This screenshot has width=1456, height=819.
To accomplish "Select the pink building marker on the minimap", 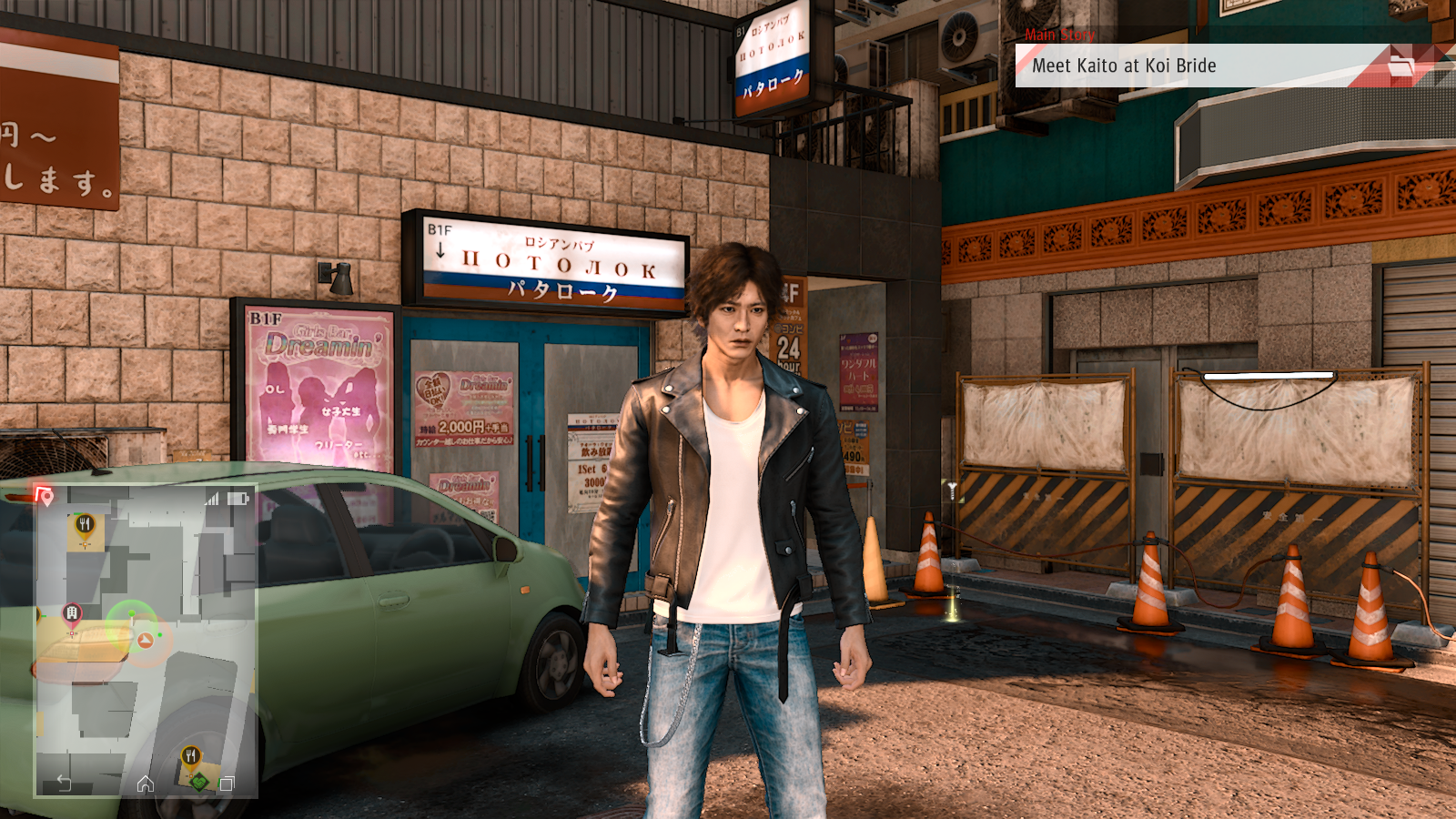I will click(72, 614).
